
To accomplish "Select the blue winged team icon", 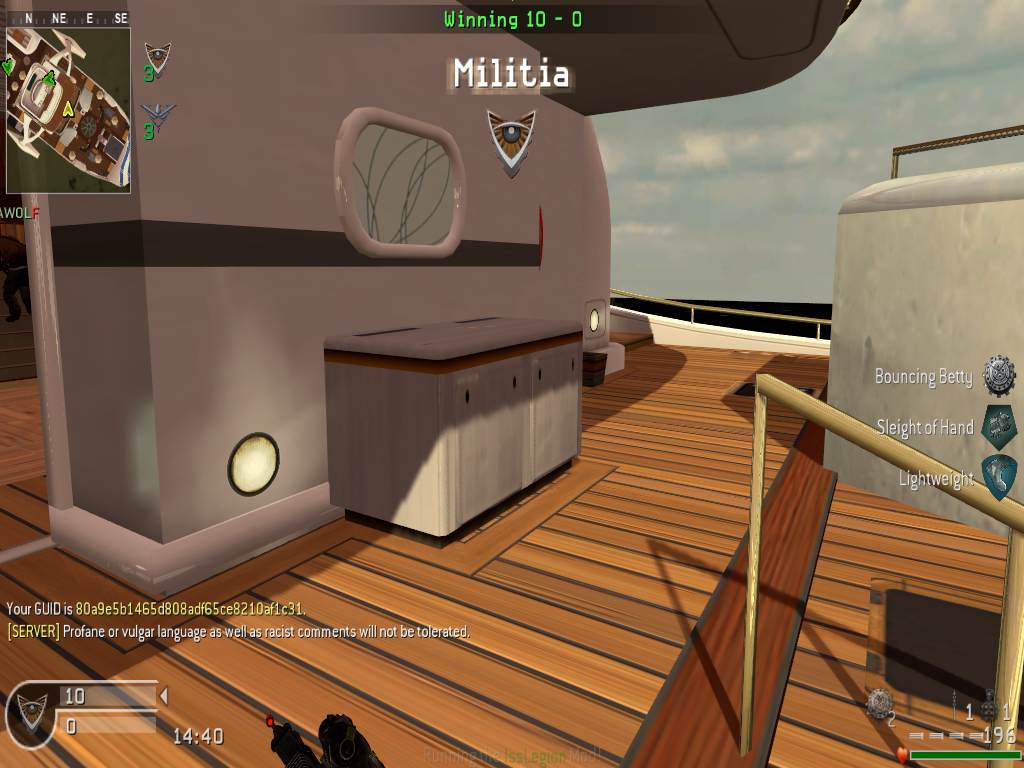I will pos(157,112).
